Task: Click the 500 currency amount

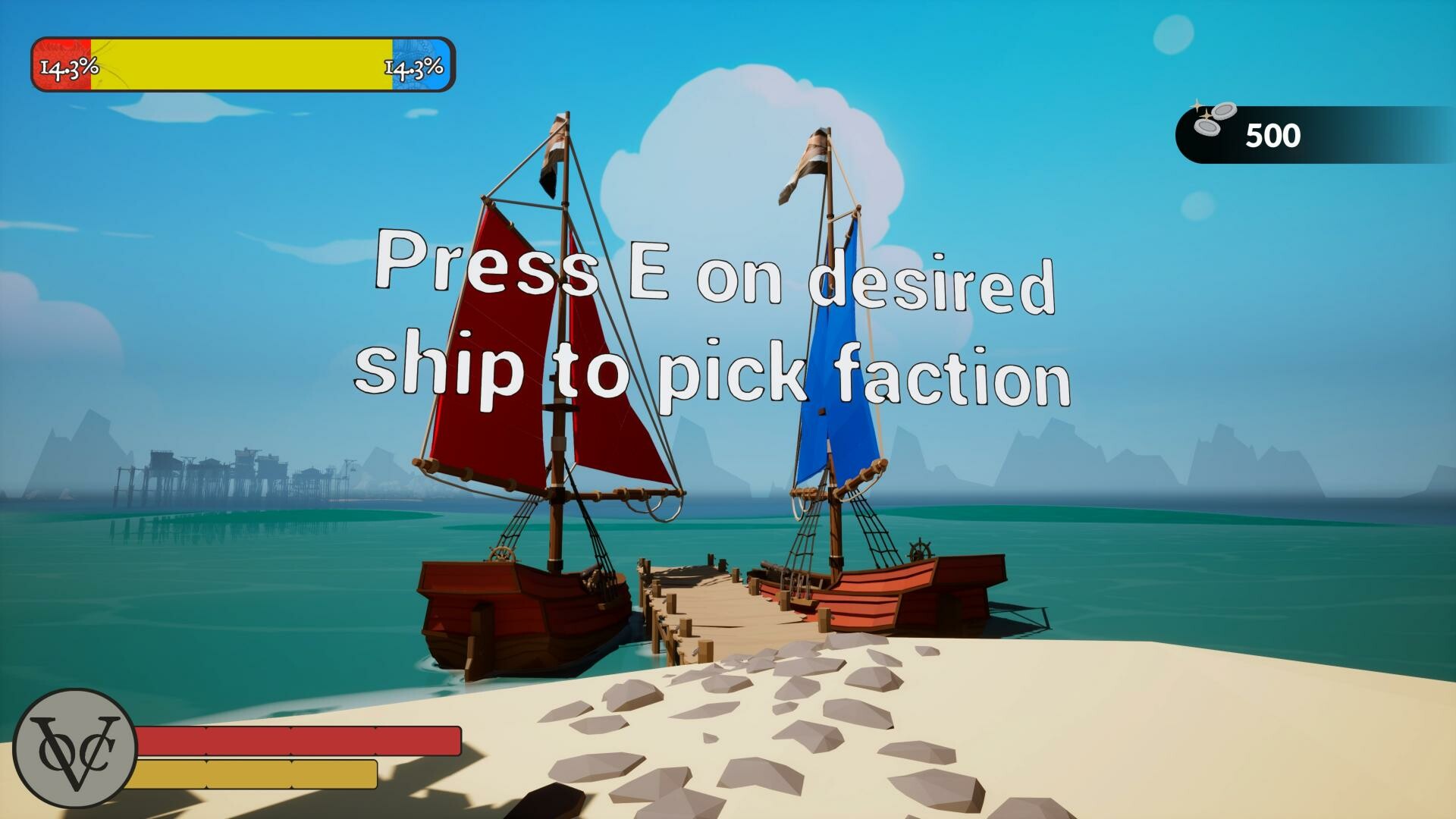Action: [1274, 136]
